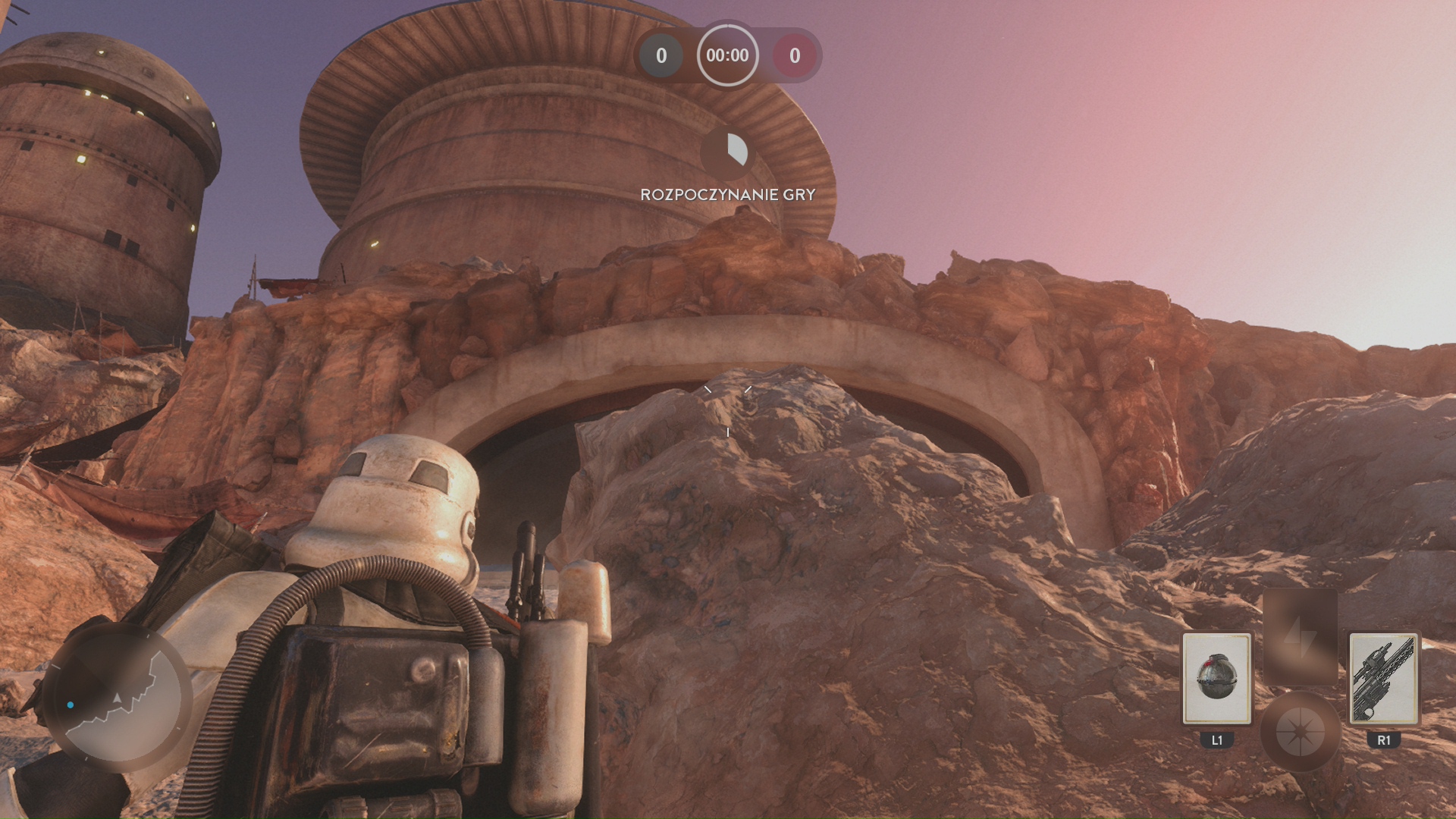Activate the lightning bolt charge card
Screen dimensions: 1456x819
pos(1300,637)
